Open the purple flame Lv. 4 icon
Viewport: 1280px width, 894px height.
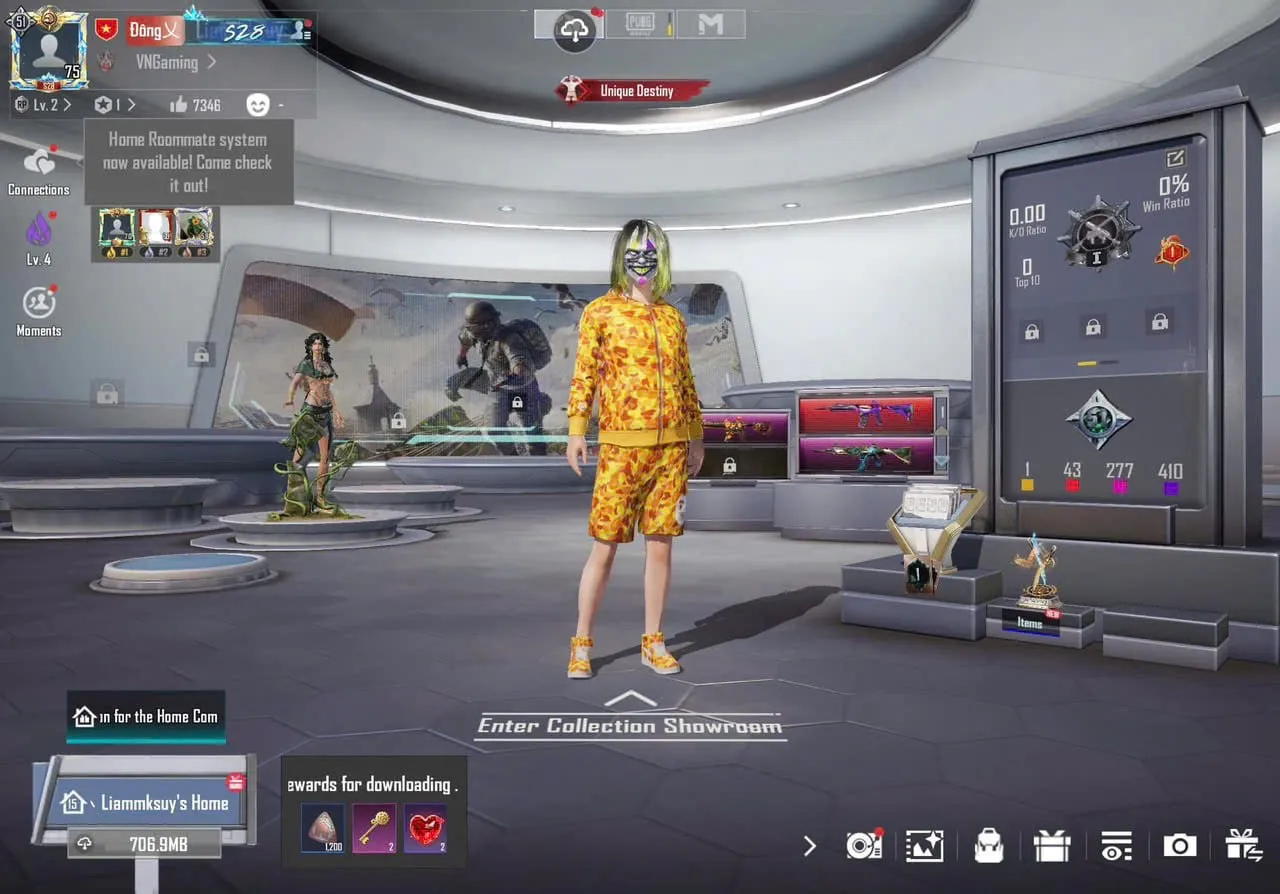point(39,237)
